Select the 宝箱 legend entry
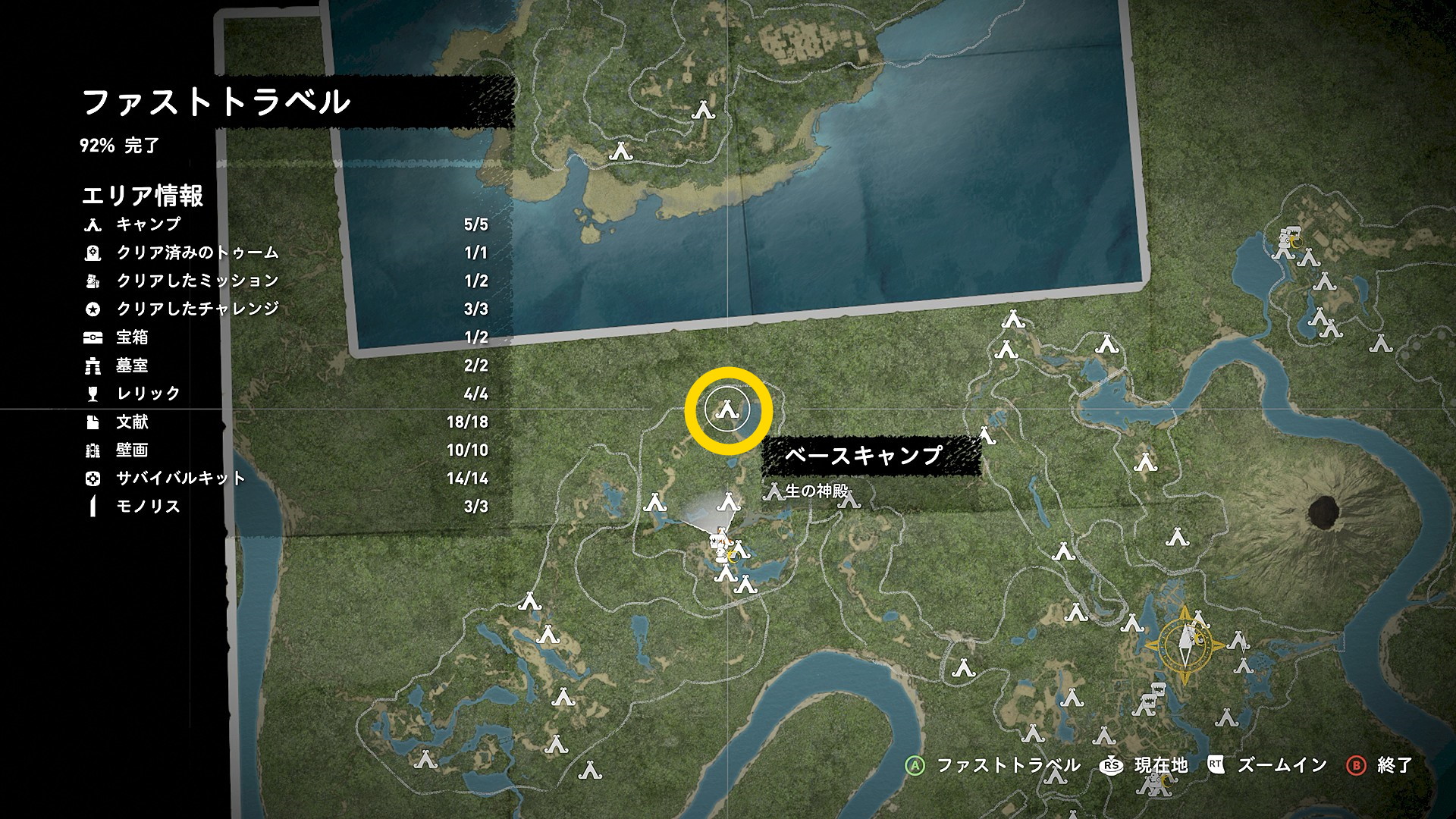The image size is (1456, 819). (x=132, y=337)
